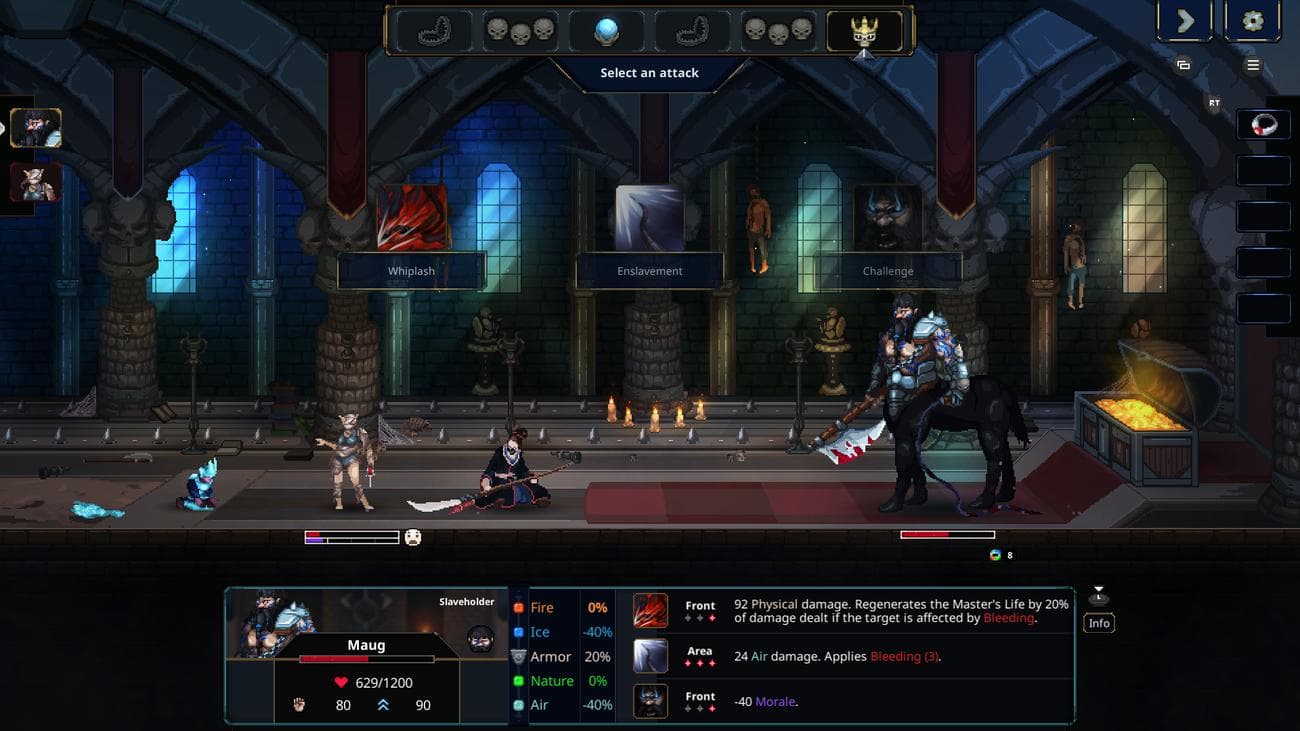Expand the arrow above the Info button

click(1098, 593)
